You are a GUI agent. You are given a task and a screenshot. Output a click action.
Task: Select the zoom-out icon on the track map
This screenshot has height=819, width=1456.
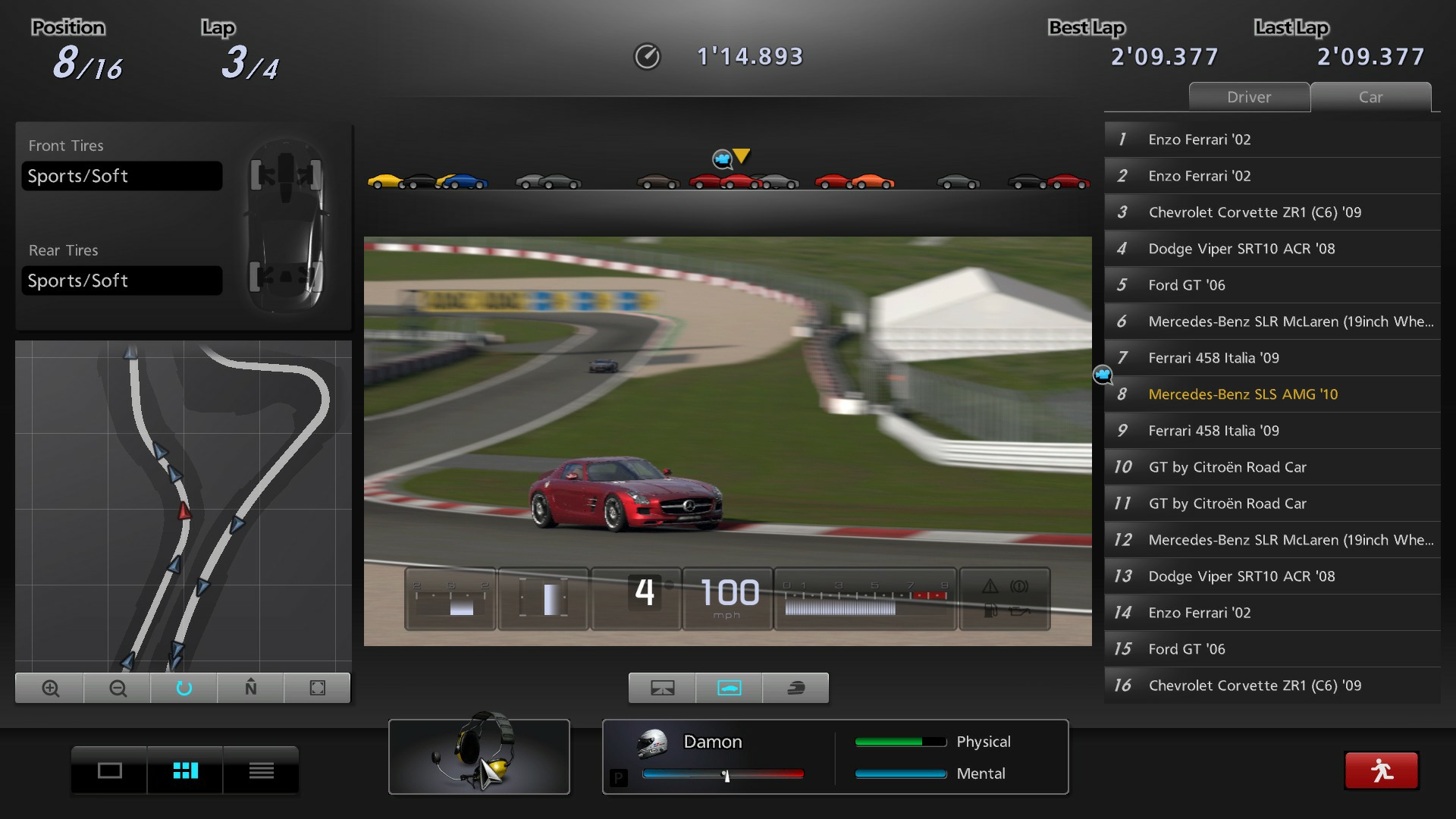(116, 688)
